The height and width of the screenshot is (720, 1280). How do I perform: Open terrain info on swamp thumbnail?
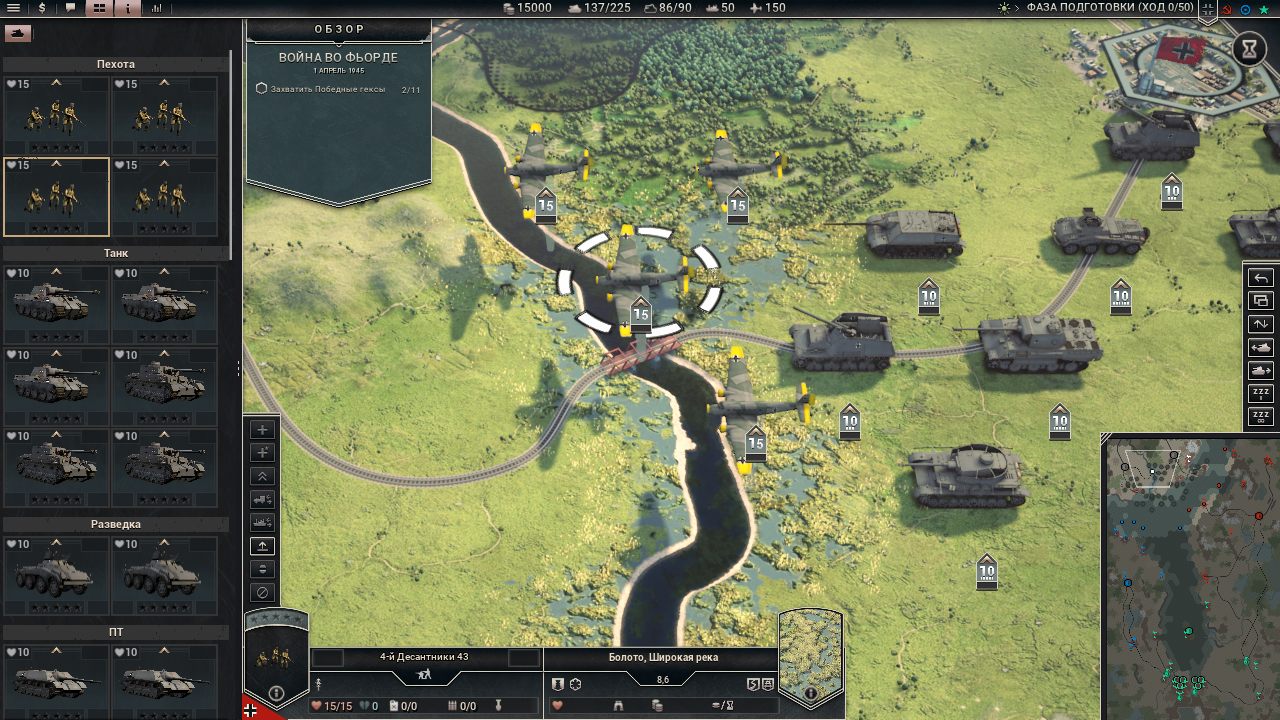point(810,692)
